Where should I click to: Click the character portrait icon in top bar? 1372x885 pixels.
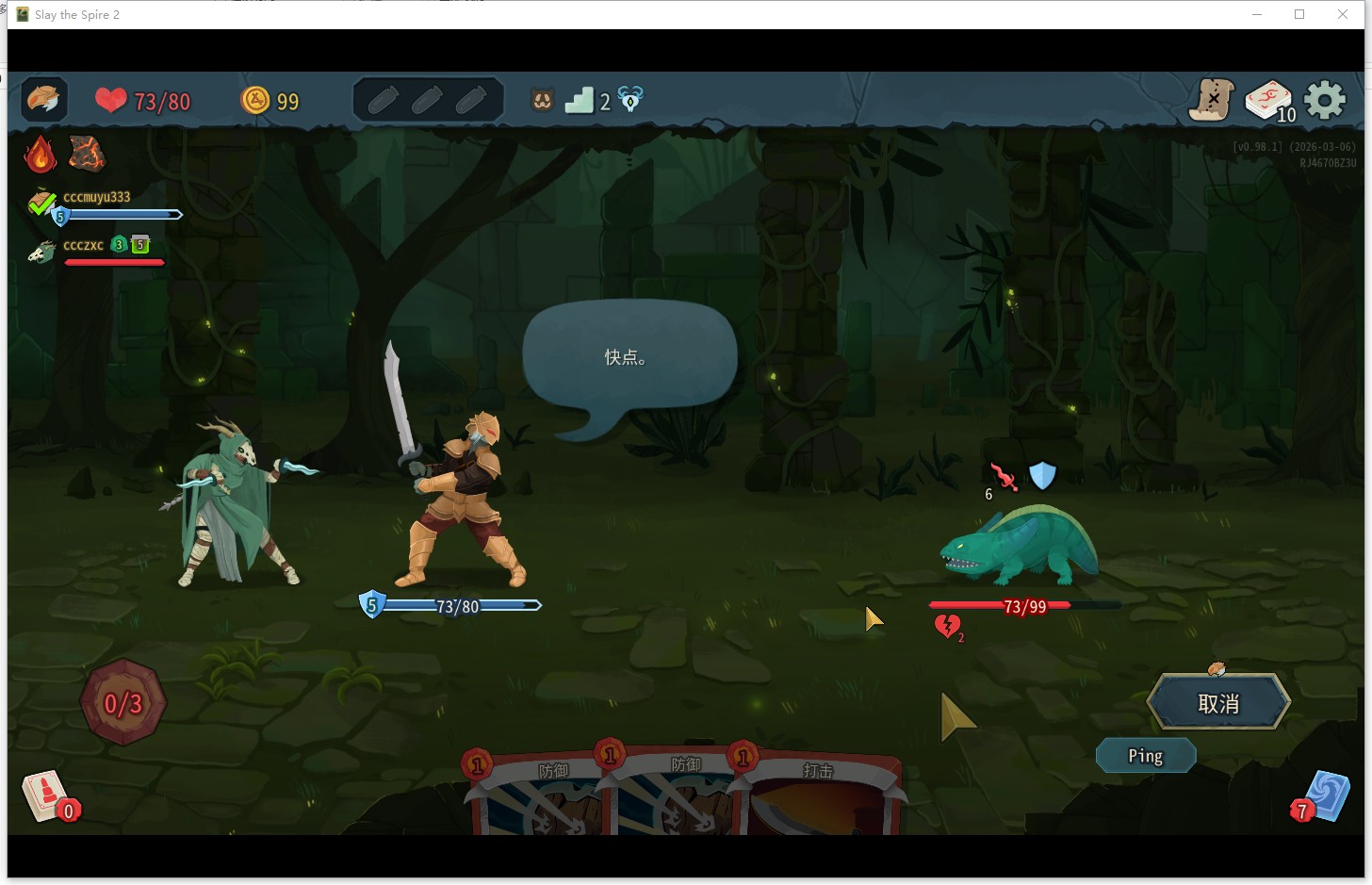pos(43,99)
